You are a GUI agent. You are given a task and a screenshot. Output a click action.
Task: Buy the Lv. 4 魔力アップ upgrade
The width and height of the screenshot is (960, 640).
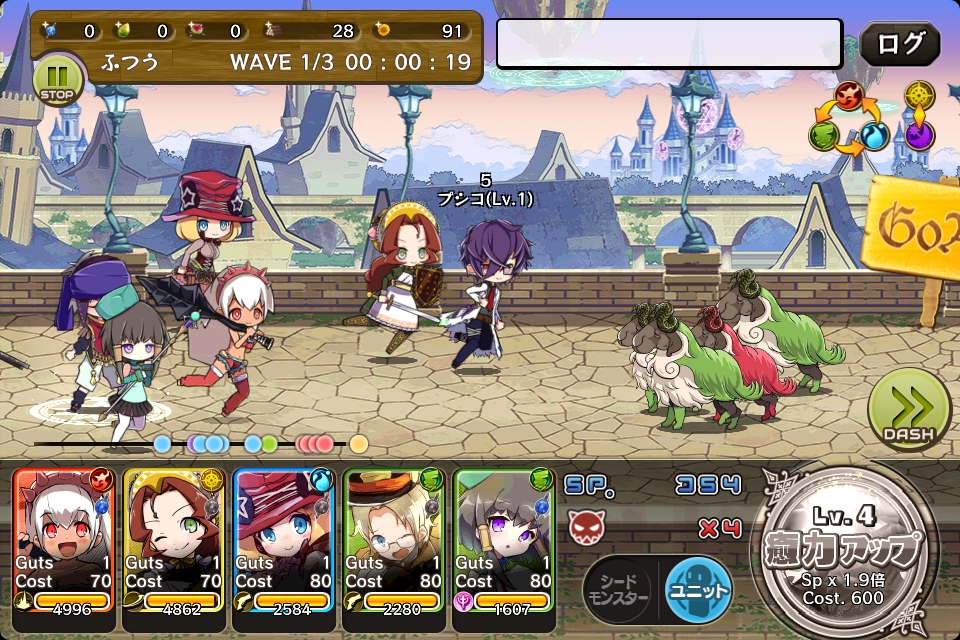[849, 551]
